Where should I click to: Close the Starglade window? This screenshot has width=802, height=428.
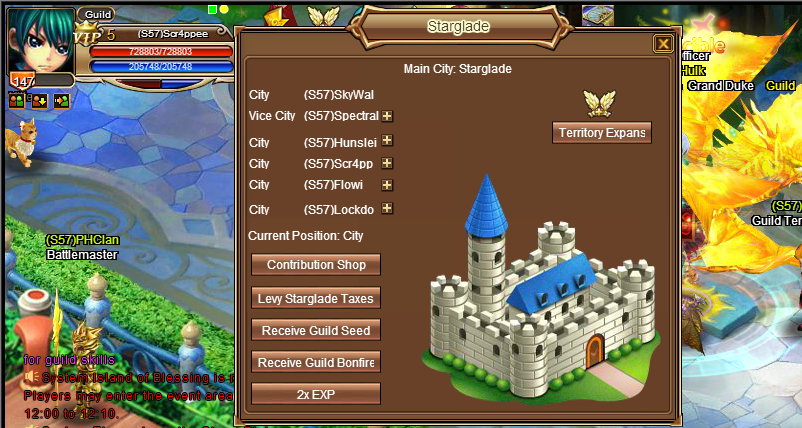663,44
